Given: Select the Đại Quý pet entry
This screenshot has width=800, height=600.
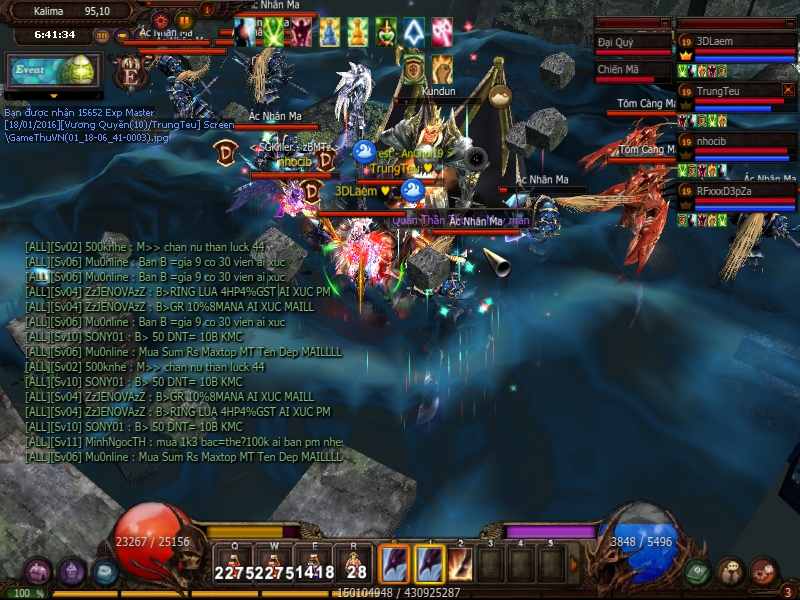Looking at the screenshot, I should [x=632, y=43].
